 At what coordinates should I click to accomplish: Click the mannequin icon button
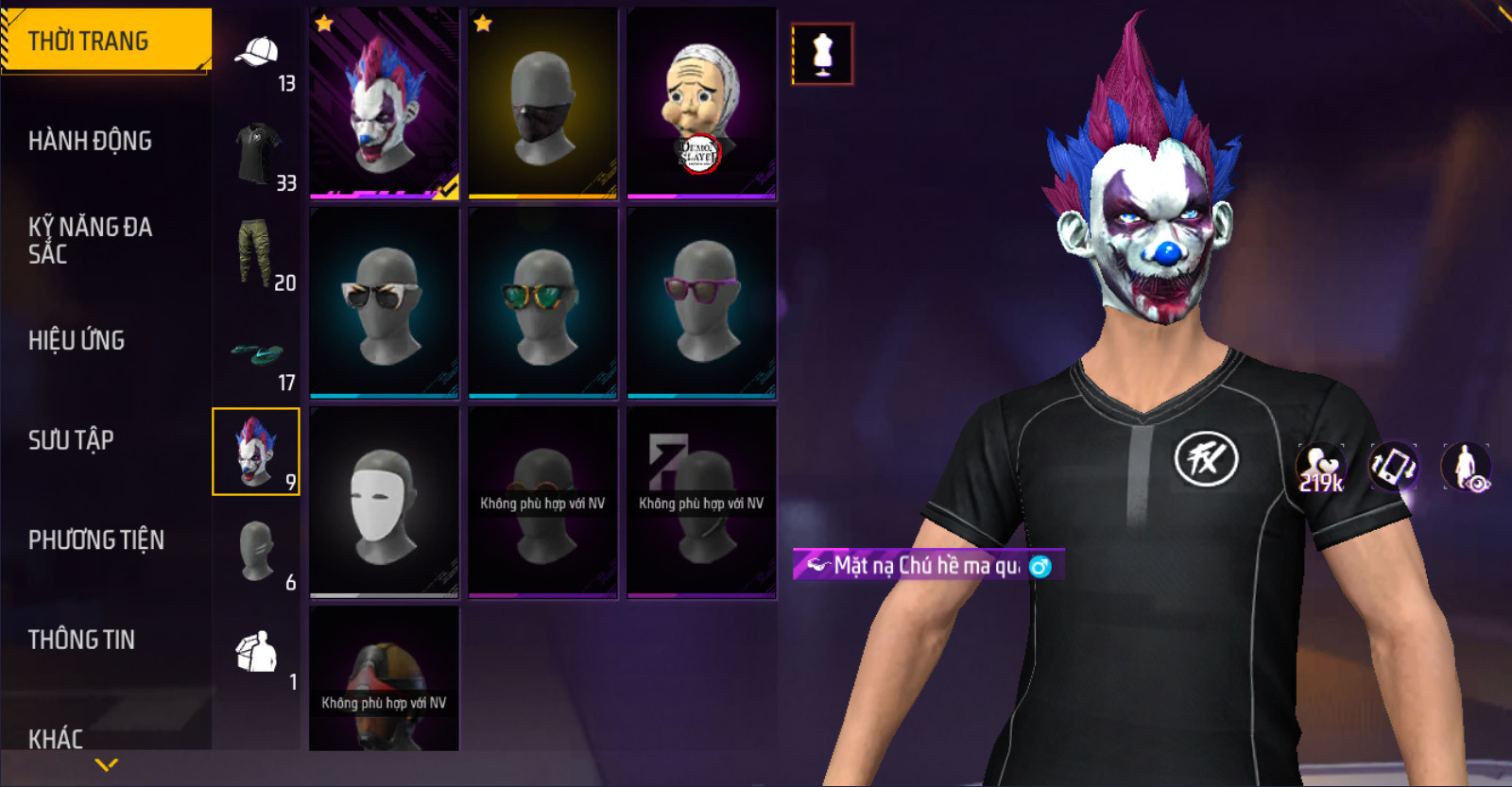tap(822, 54)
